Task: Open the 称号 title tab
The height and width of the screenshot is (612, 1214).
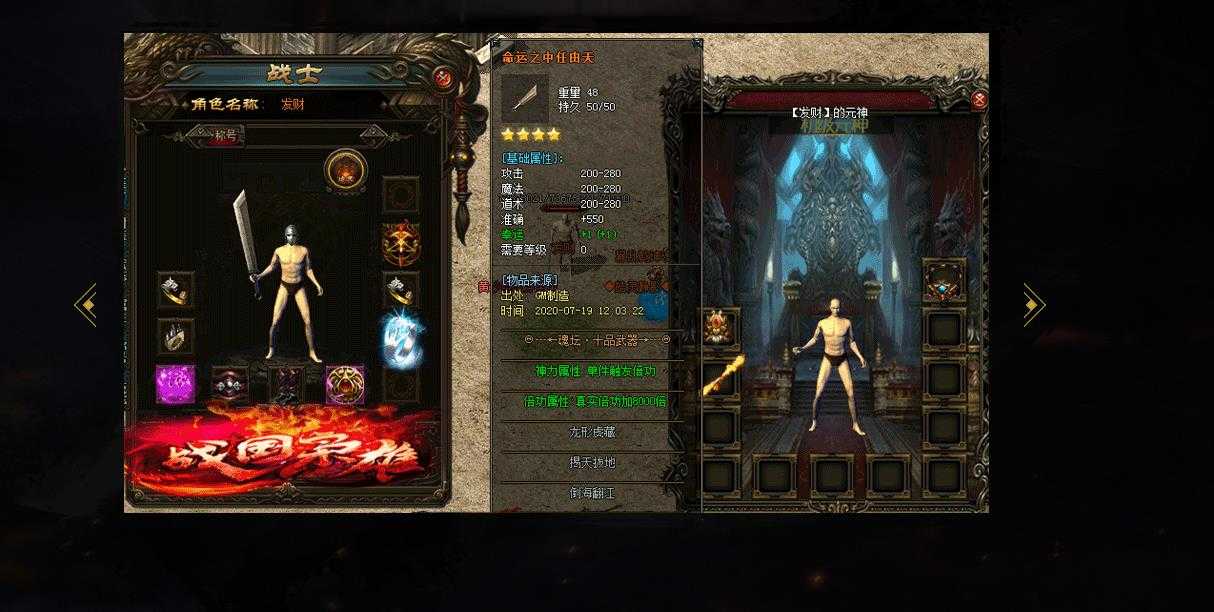Action: [x=226, y=136]
